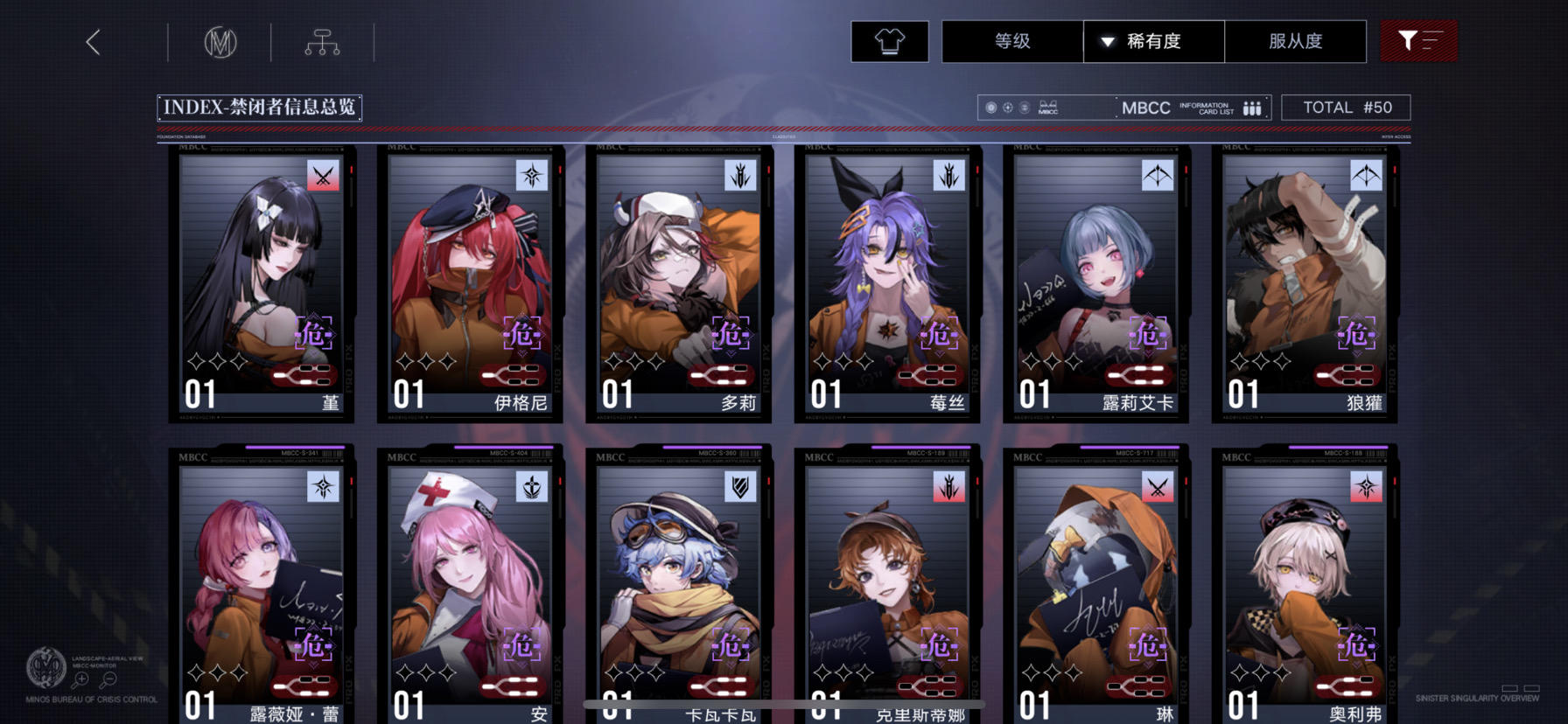
Task: Click the TOTAL #50 counter display
Action: 1346,107
